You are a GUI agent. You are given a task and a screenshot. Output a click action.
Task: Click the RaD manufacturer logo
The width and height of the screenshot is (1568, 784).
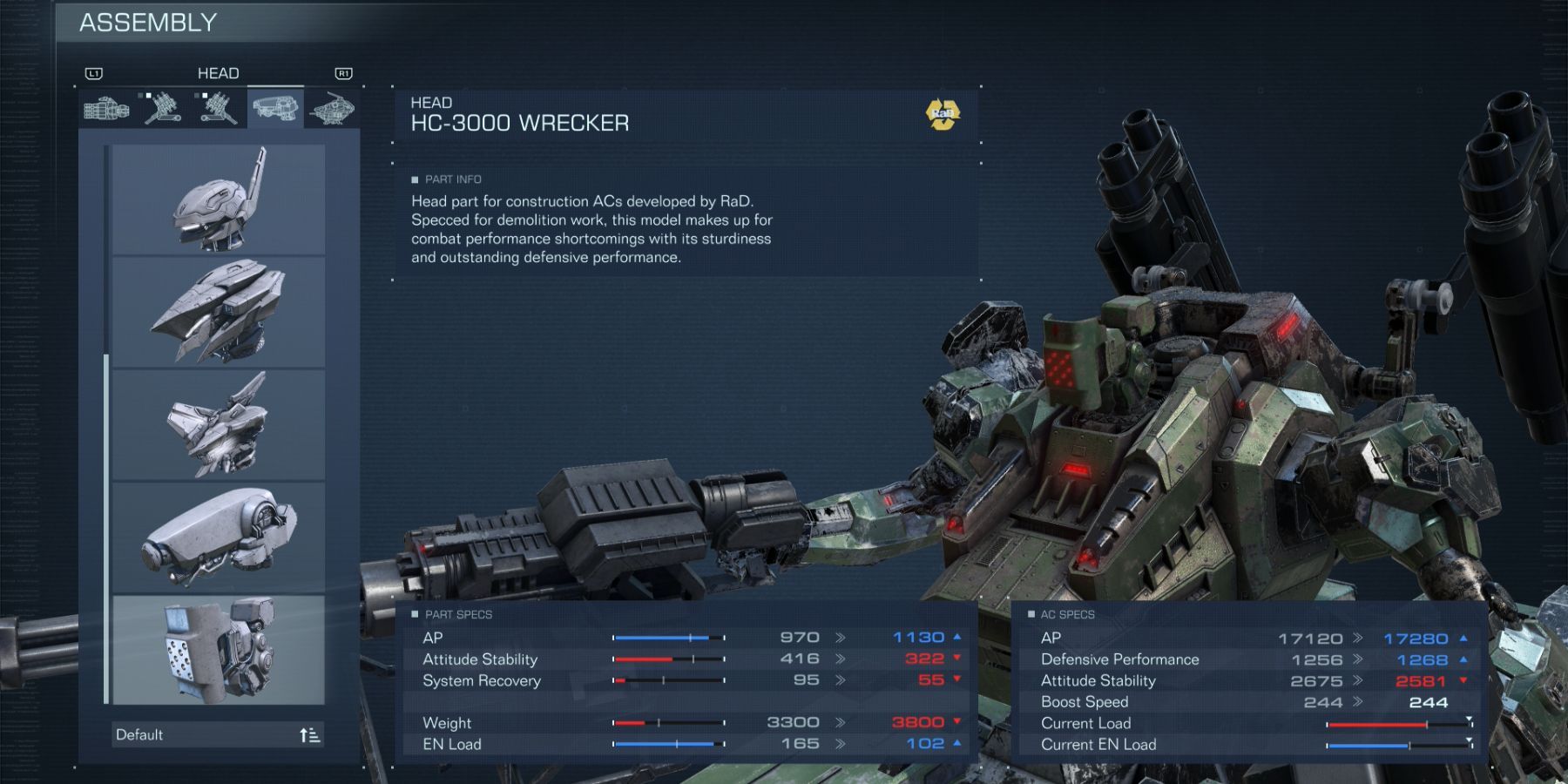click(943, 112)
